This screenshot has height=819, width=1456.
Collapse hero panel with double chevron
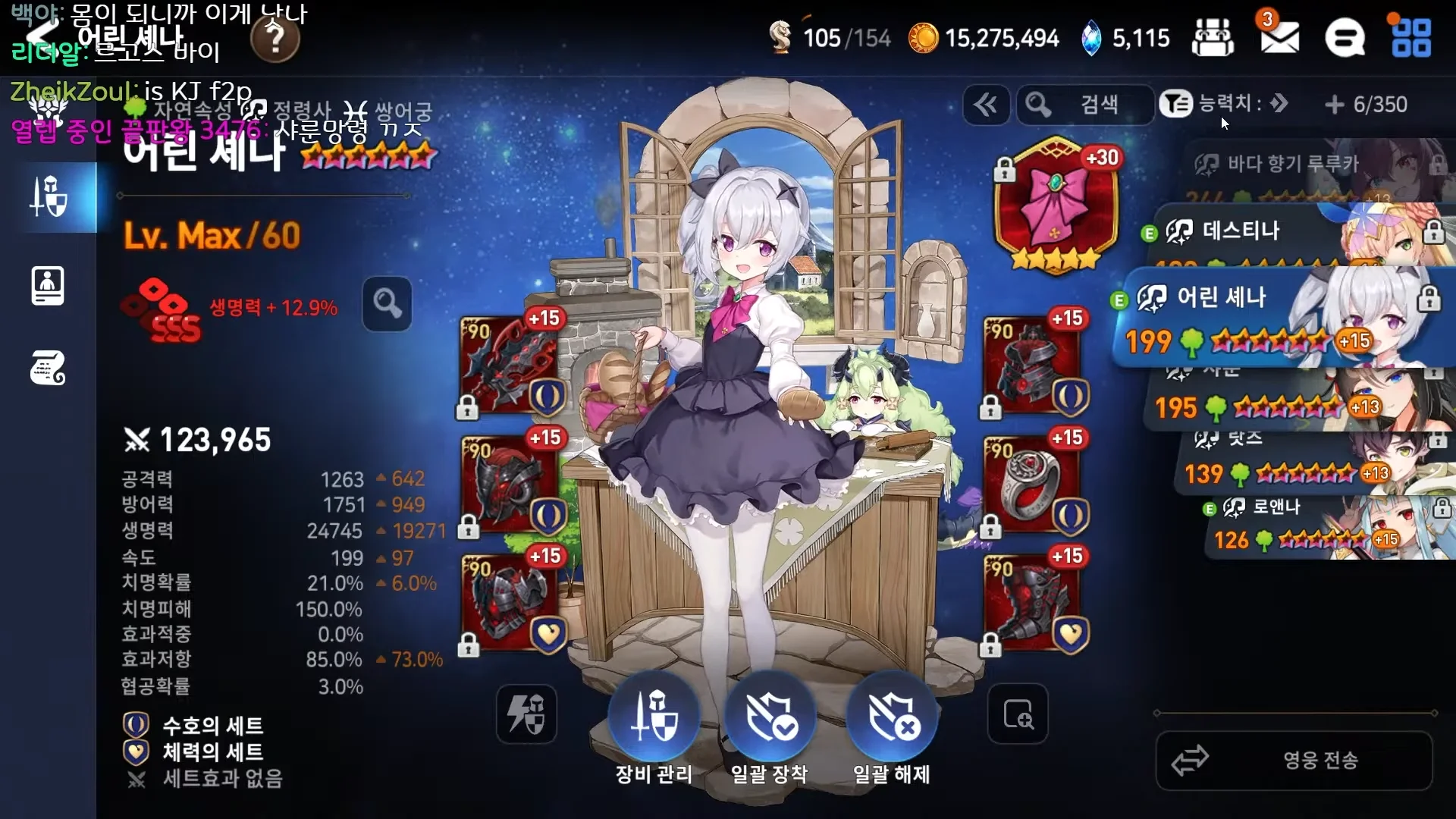tap(986, 105)
